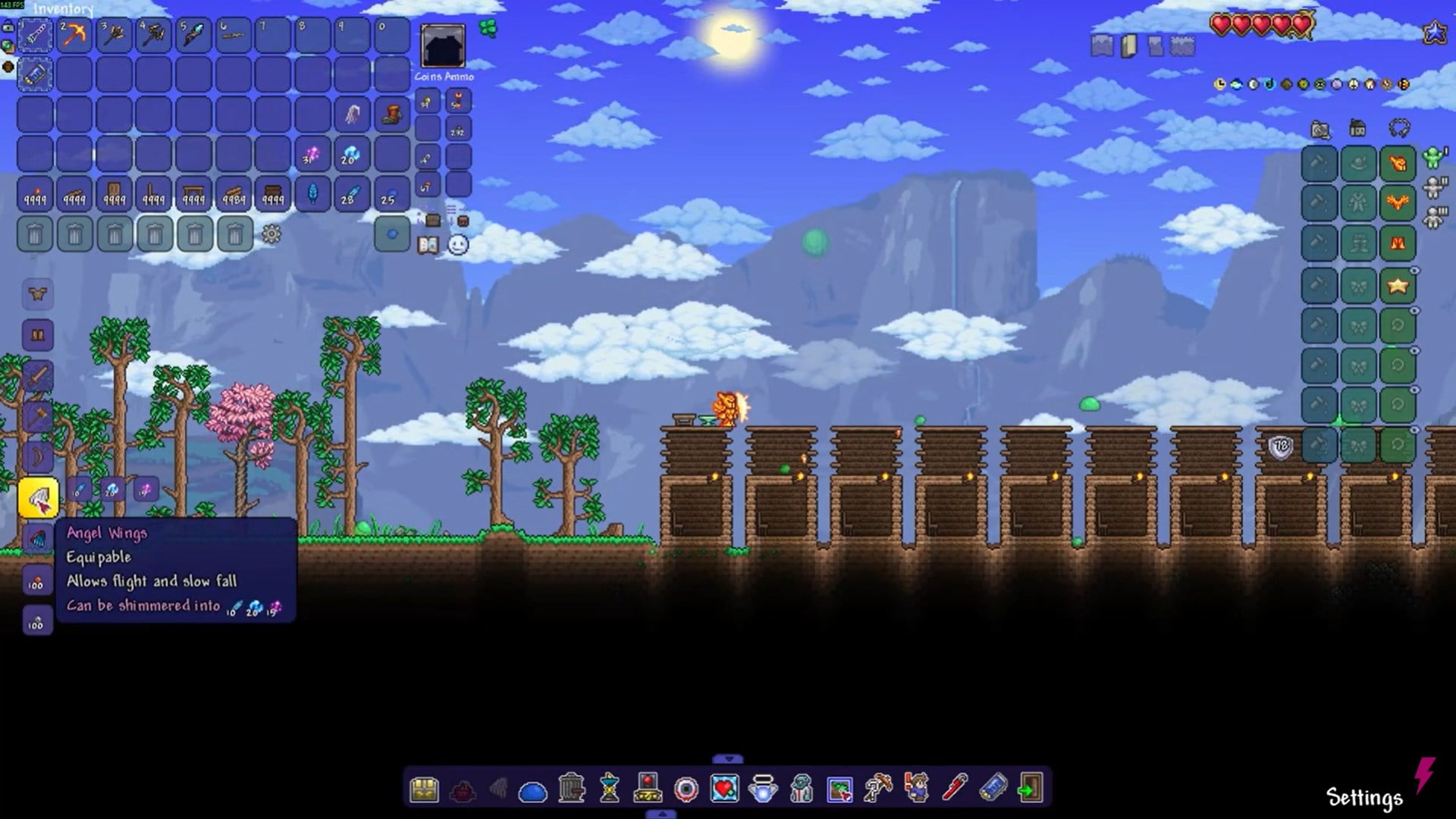Select the blue feather inventory slot
1456x819 pixels.
point(312,194)
